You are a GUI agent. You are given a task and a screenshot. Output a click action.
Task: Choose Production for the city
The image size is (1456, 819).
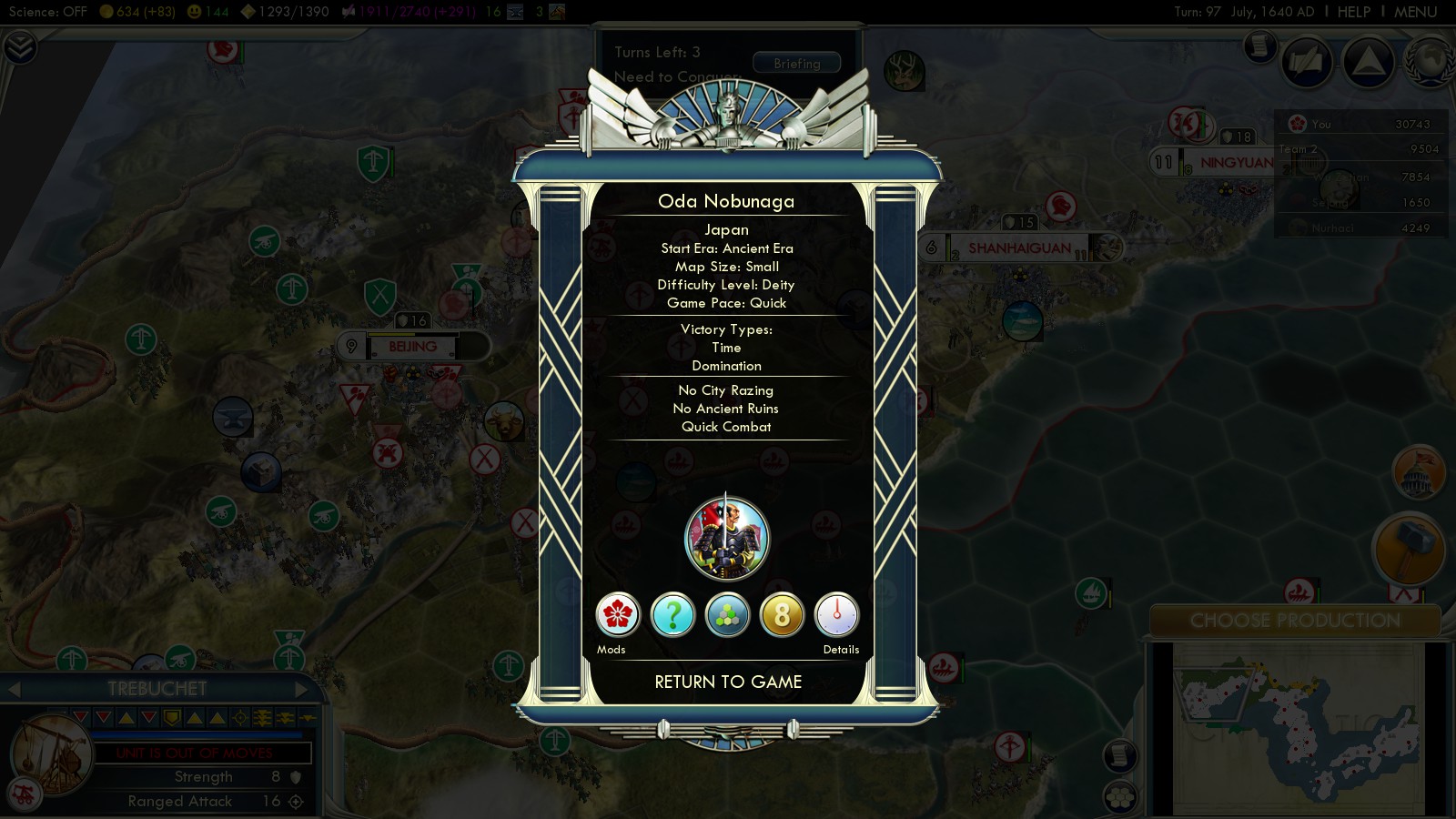tap(1295, 621)
